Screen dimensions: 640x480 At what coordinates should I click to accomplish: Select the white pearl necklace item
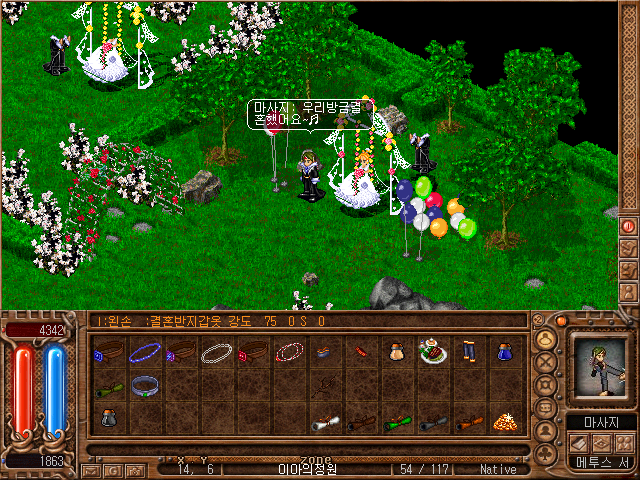pyautogui.click(x=218, y=352)
